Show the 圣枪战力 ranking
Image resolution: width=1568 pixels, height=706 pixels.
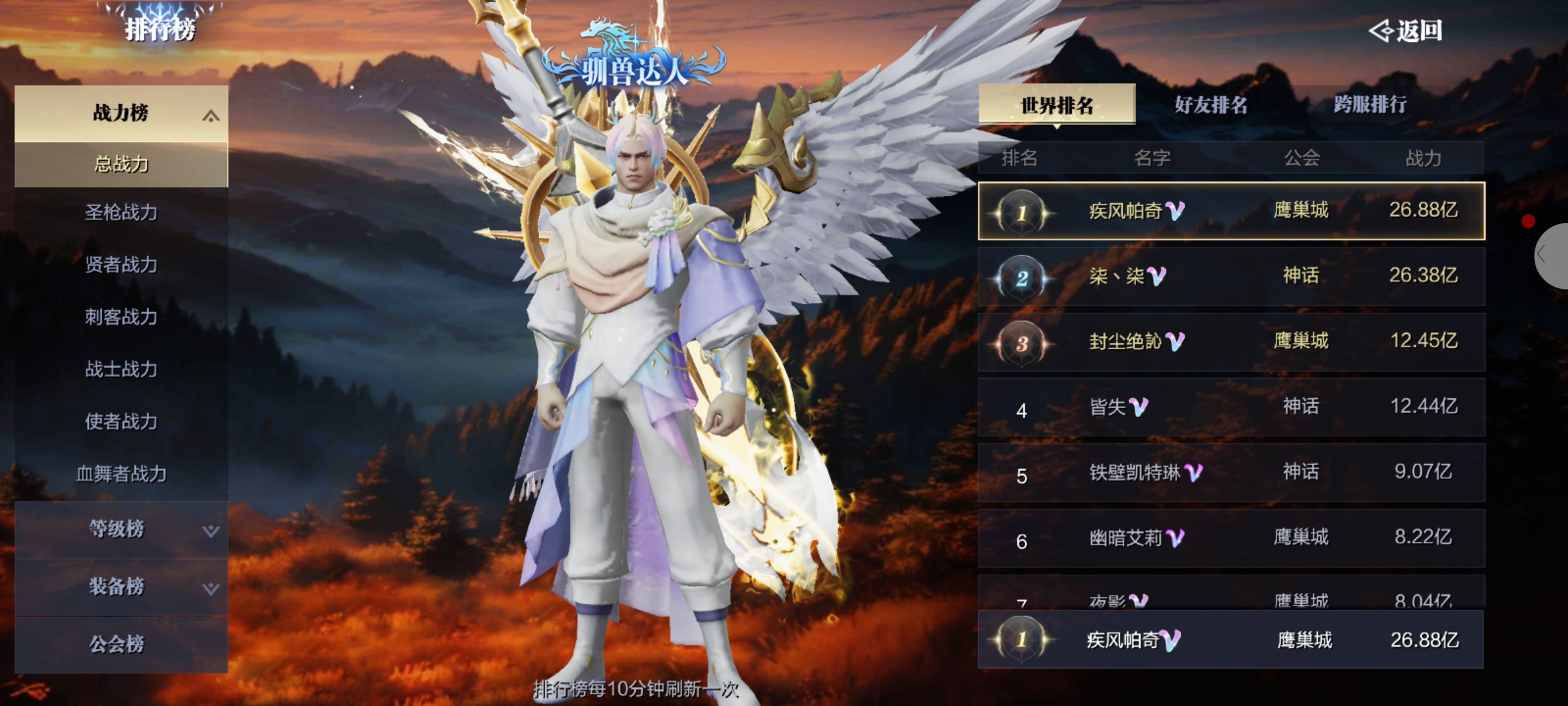[122, 212]
